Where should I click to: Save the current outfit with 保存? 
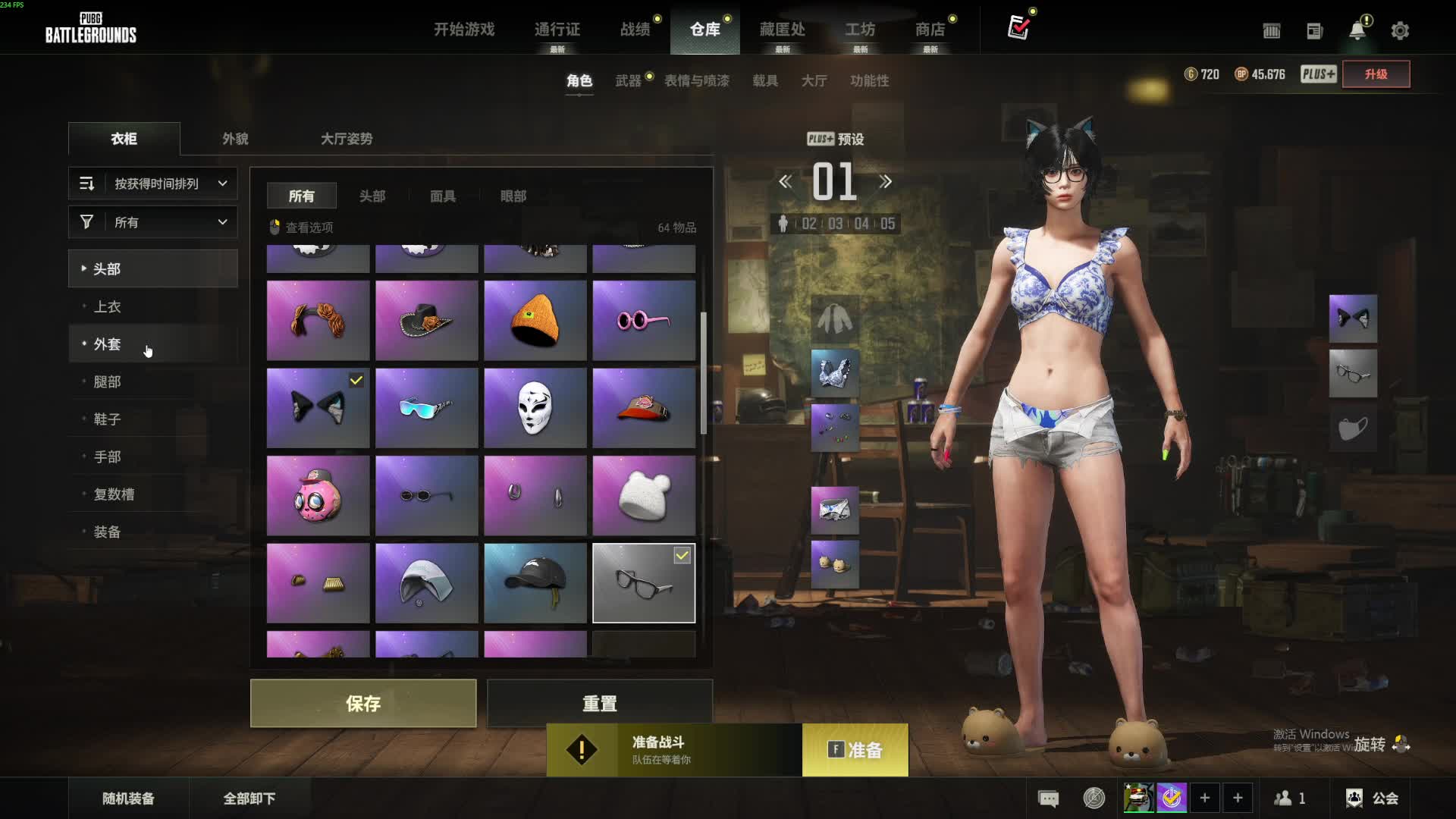click(363, 703)
